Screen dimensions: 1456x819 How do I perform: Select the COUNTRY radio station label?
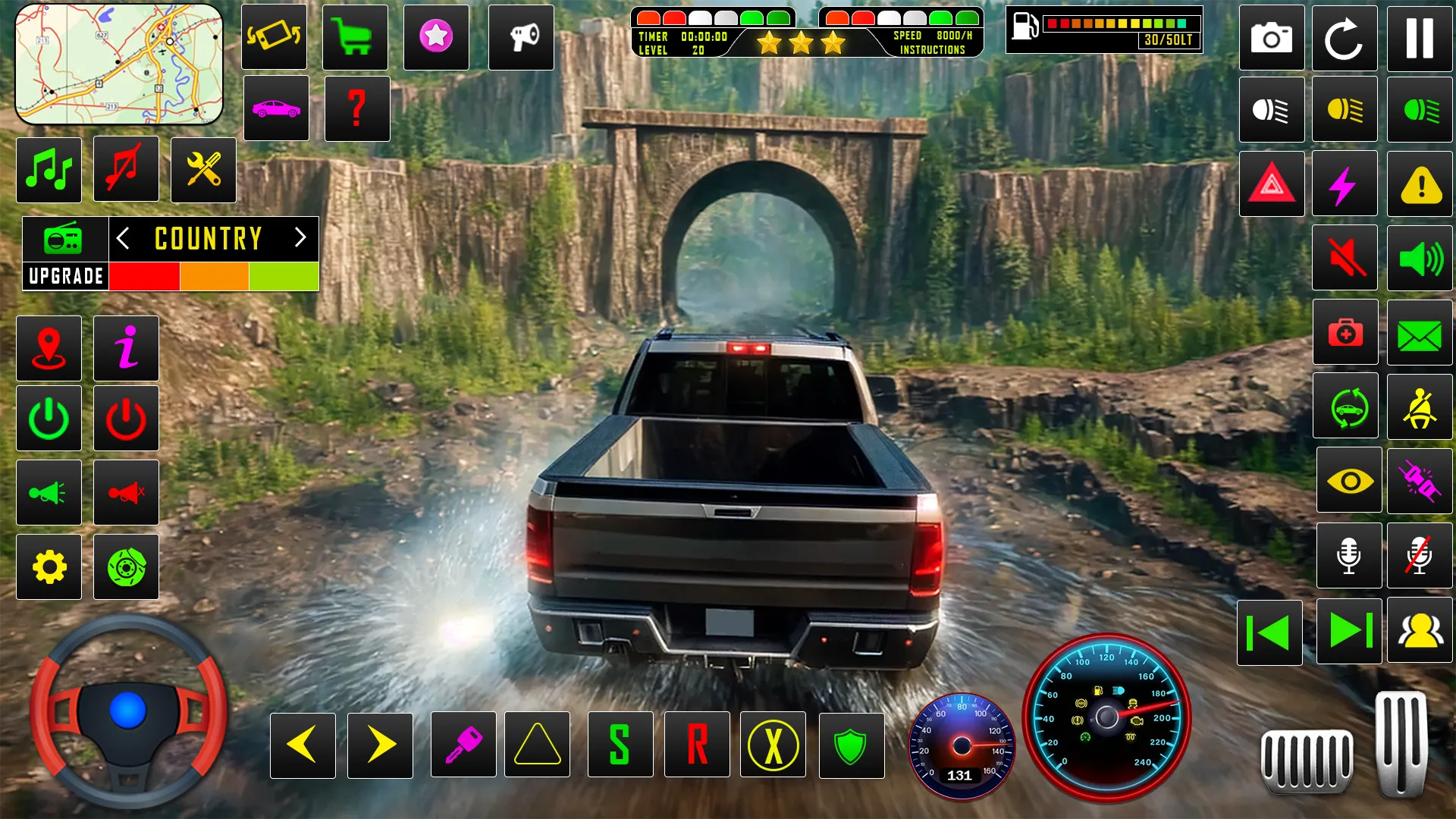[207, 239]
